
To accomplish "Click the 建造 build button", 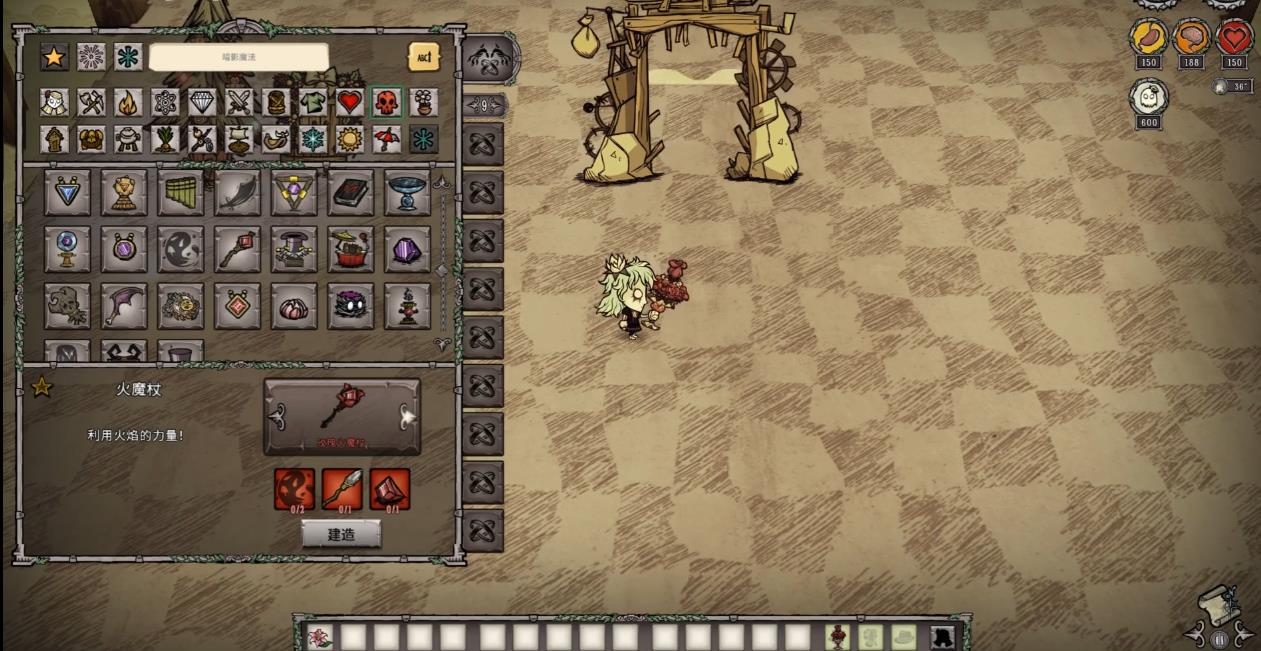I will [x=341, y=534].
